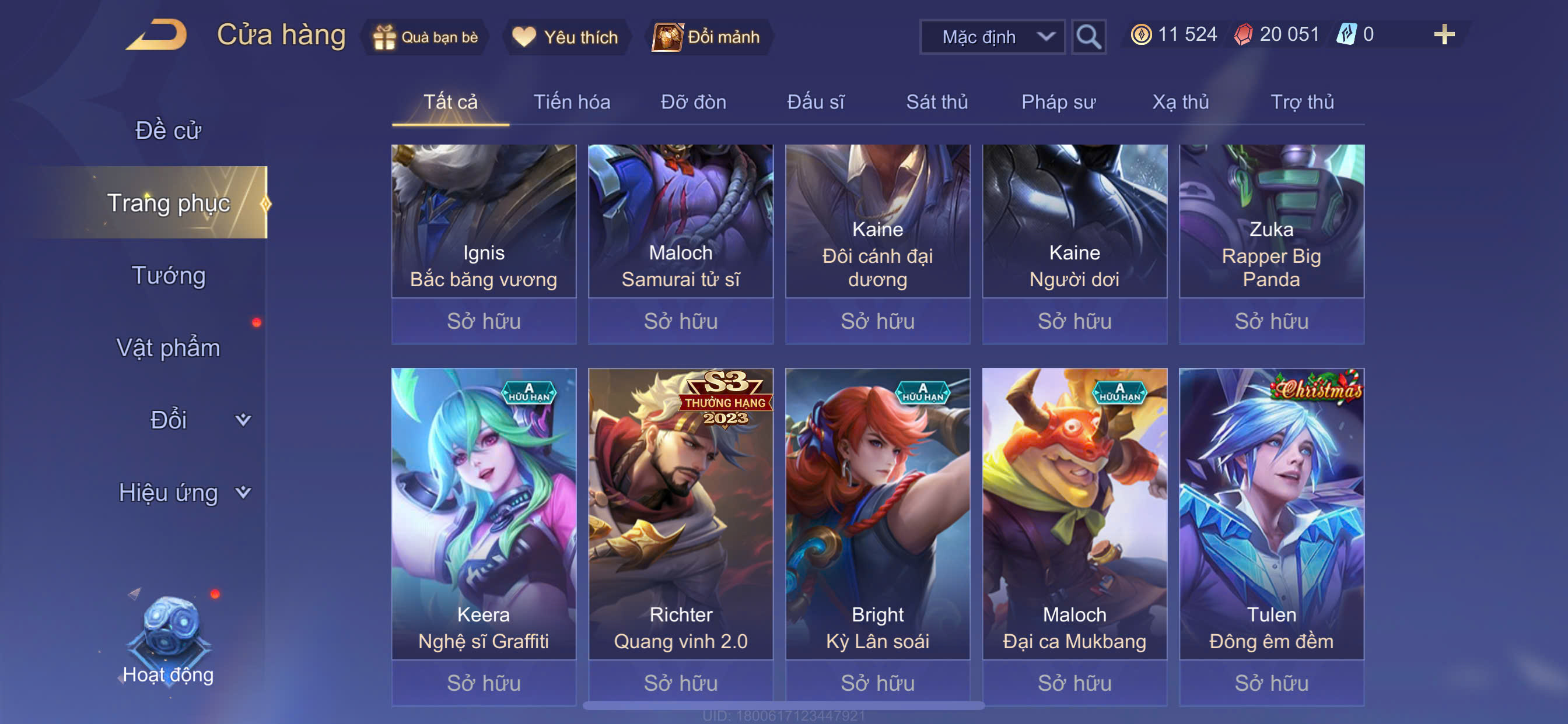Open the Đổi mảnh exchange

pyautogui.click(x=708, y=37)
